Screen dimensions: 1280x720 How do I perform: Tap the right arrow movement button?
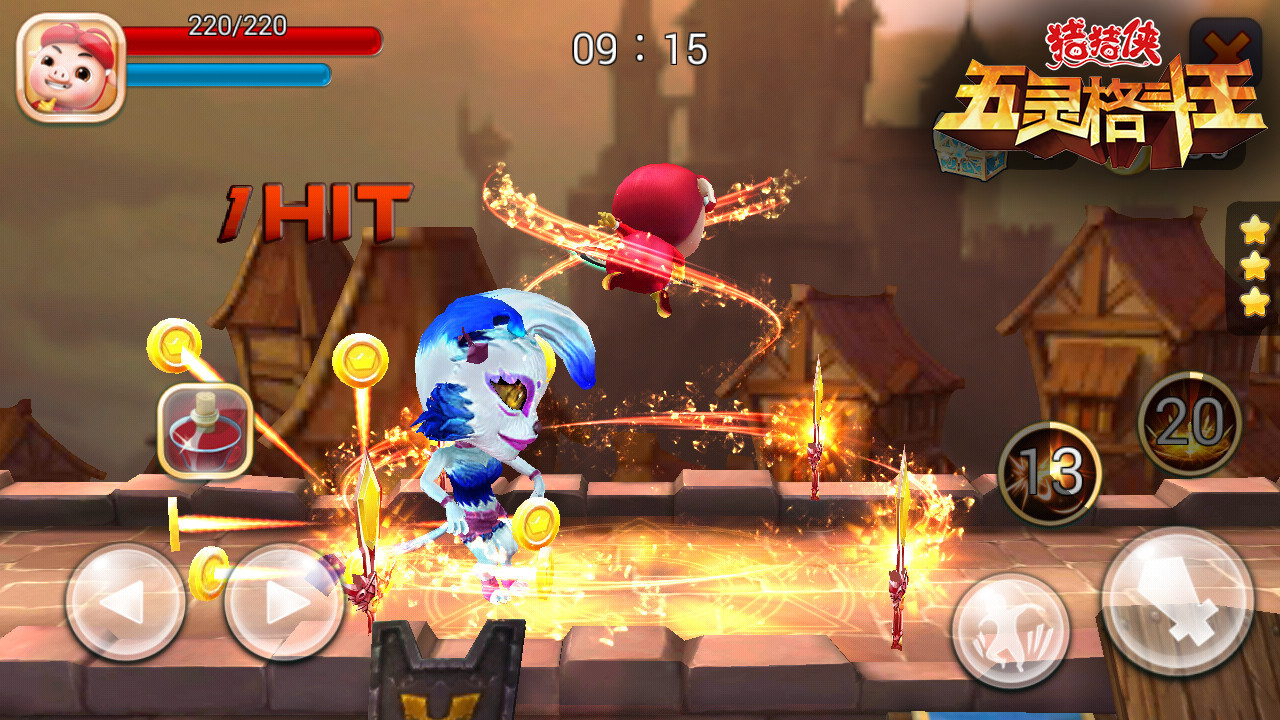point(284,602)
